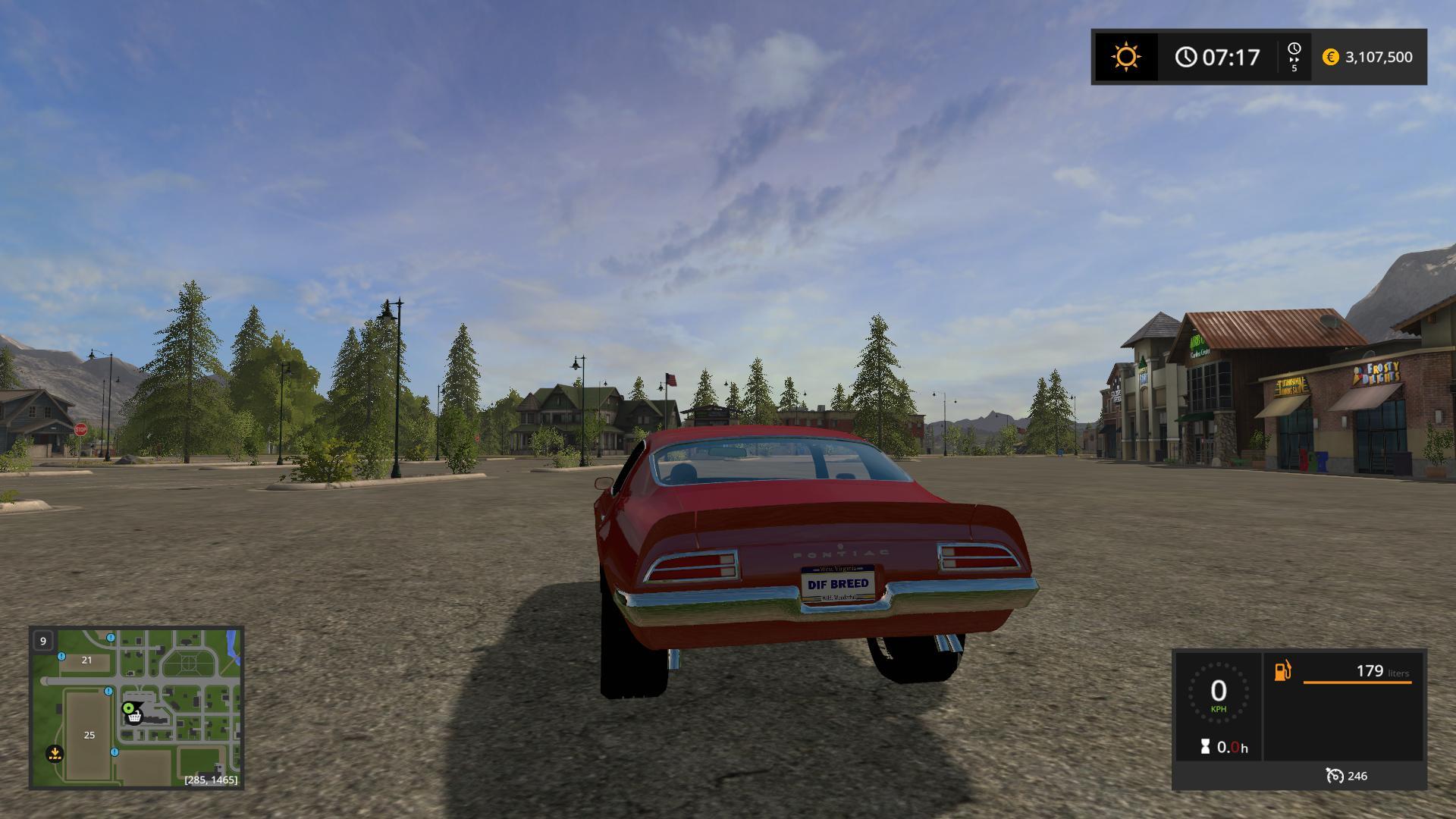Click the sun weather icon
This screenshot has height=819, width=1456.
coord(1125,57)
